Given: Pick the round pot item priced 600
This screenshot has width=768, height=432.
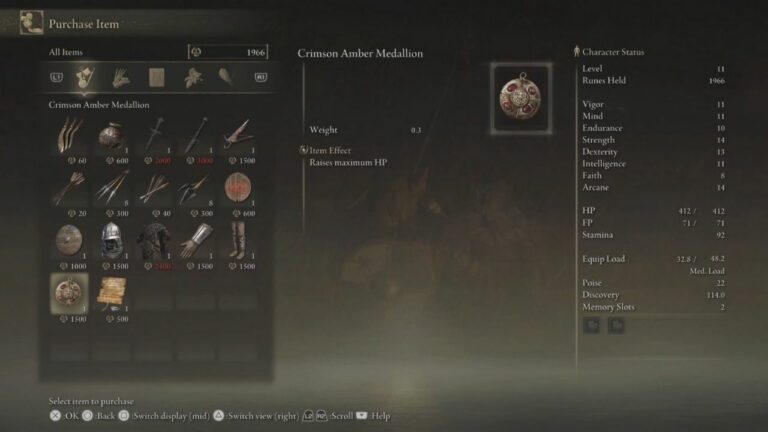Looking at the screenshot, I should coord(111,136).
